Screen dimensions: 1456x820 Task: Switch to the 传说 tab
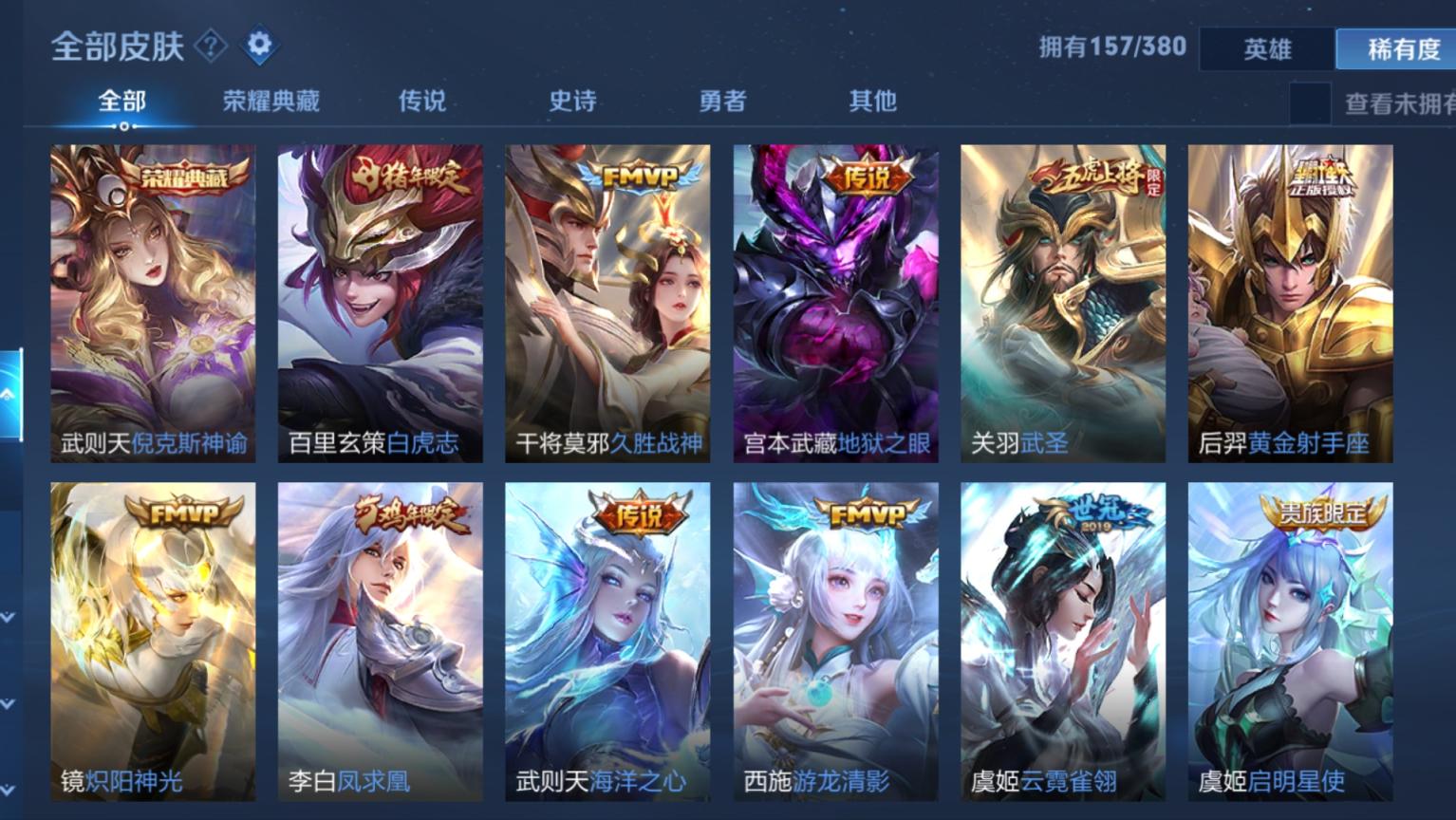421,100
